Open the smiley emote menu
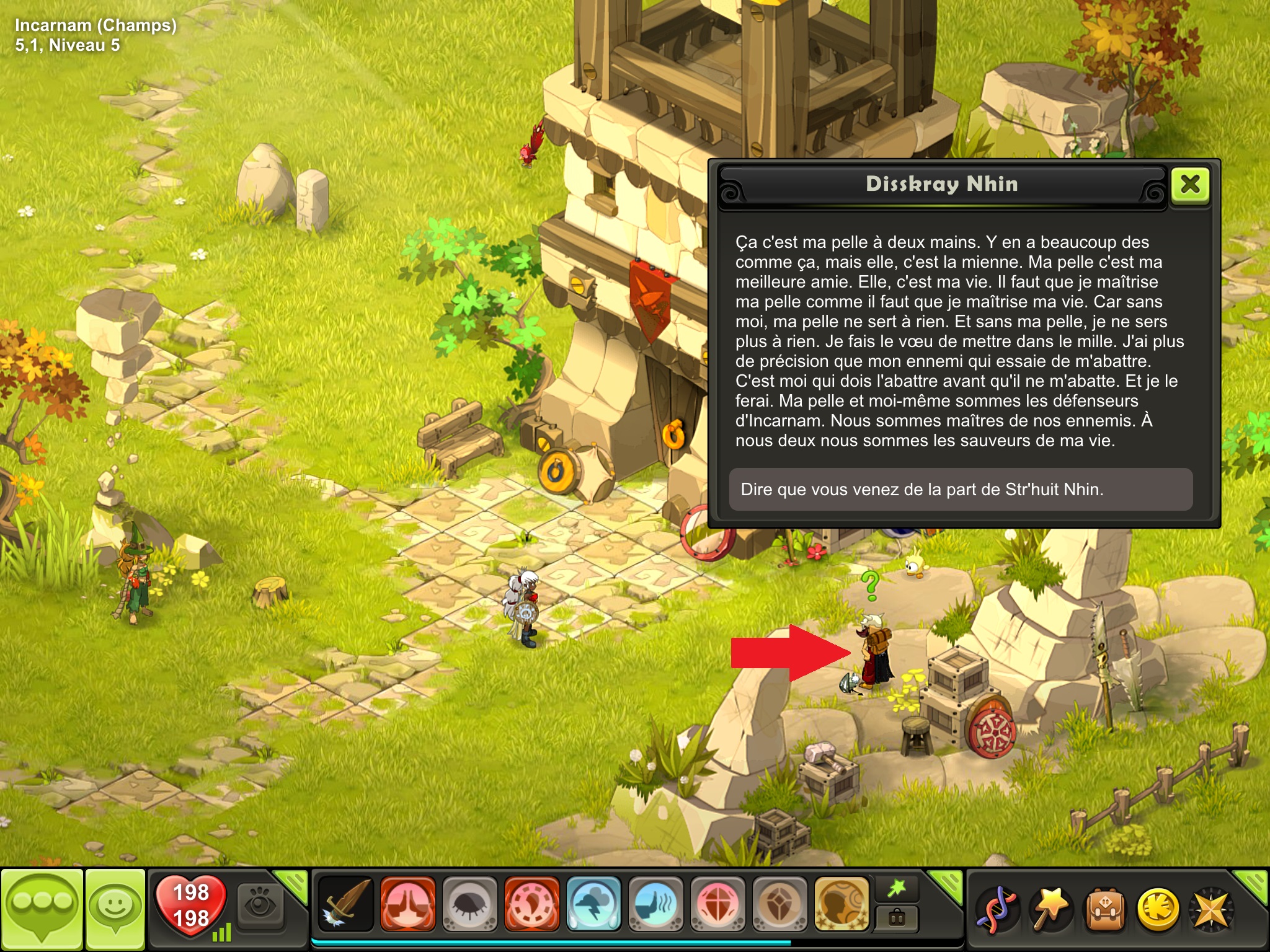Viewport: 1270px width, 952px height. pyautogui.click(x=115, y=909)
